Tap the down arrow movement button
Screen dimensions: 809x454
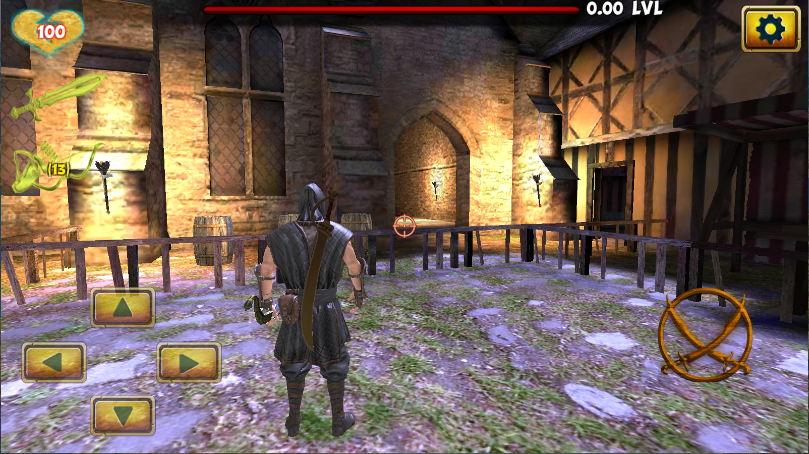[123, 415]
